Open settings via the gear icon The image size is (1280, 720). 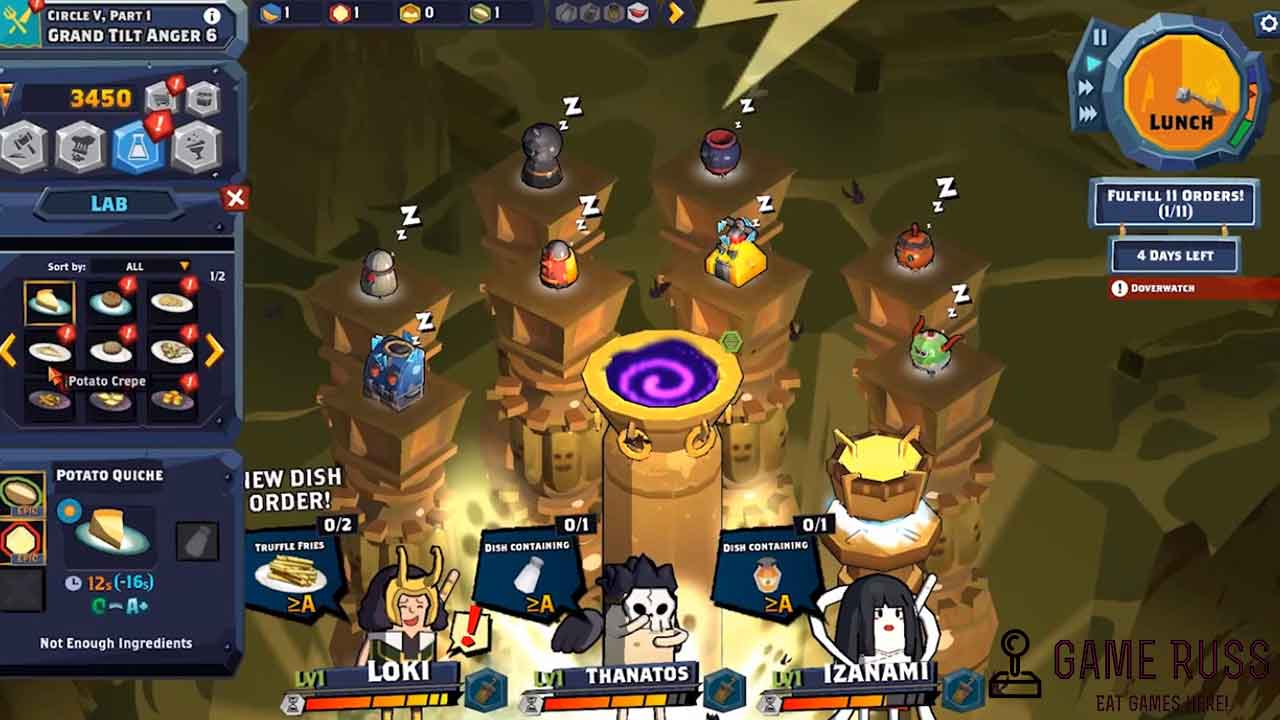pos(1268,24)
